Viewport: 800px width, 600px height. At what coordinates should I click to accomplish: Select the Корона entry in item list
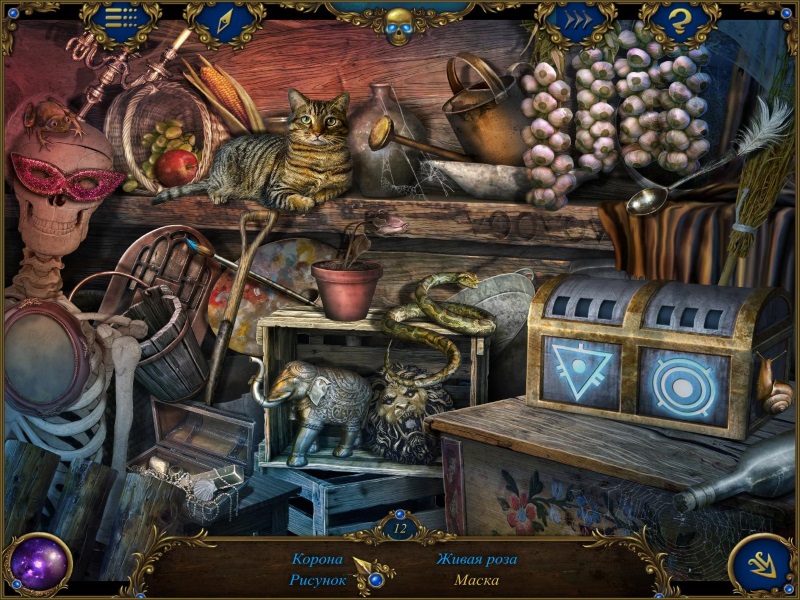point(317,559)
